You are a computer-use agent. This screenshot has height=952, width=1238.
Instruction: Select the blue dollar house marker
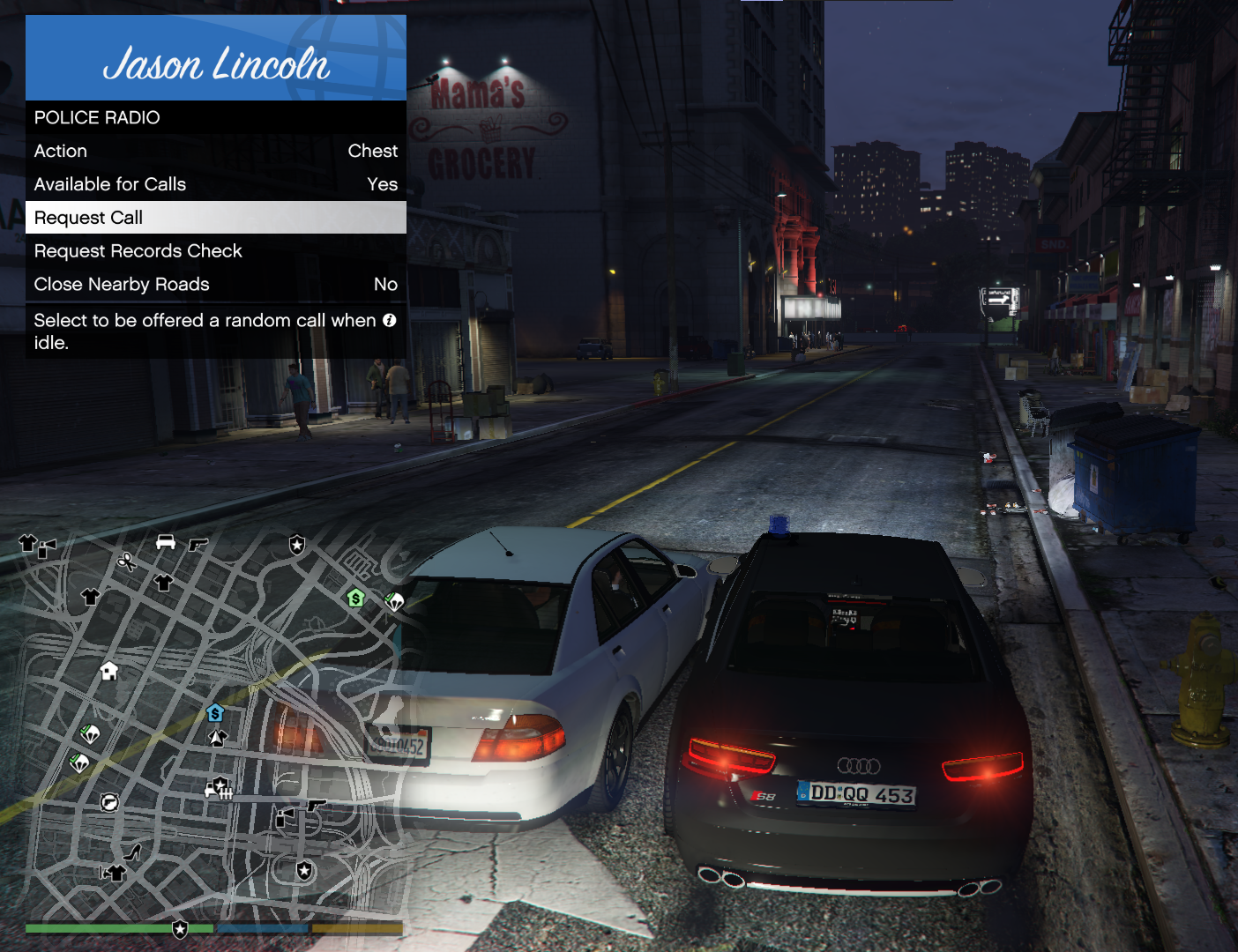pyautogui.click(x=215, y=712)
